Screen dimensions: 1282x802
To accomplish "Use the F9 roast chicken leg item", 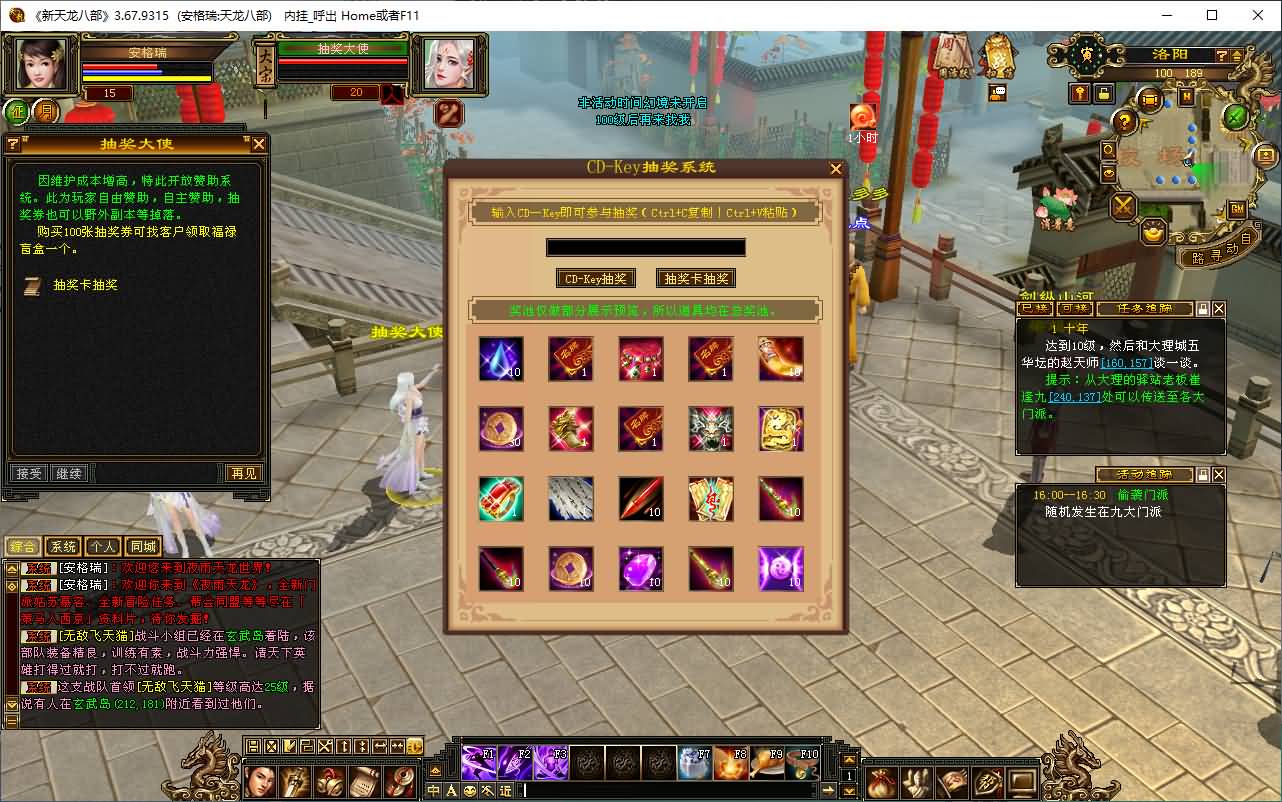I will pyautogui.click(x=767, y=763).
